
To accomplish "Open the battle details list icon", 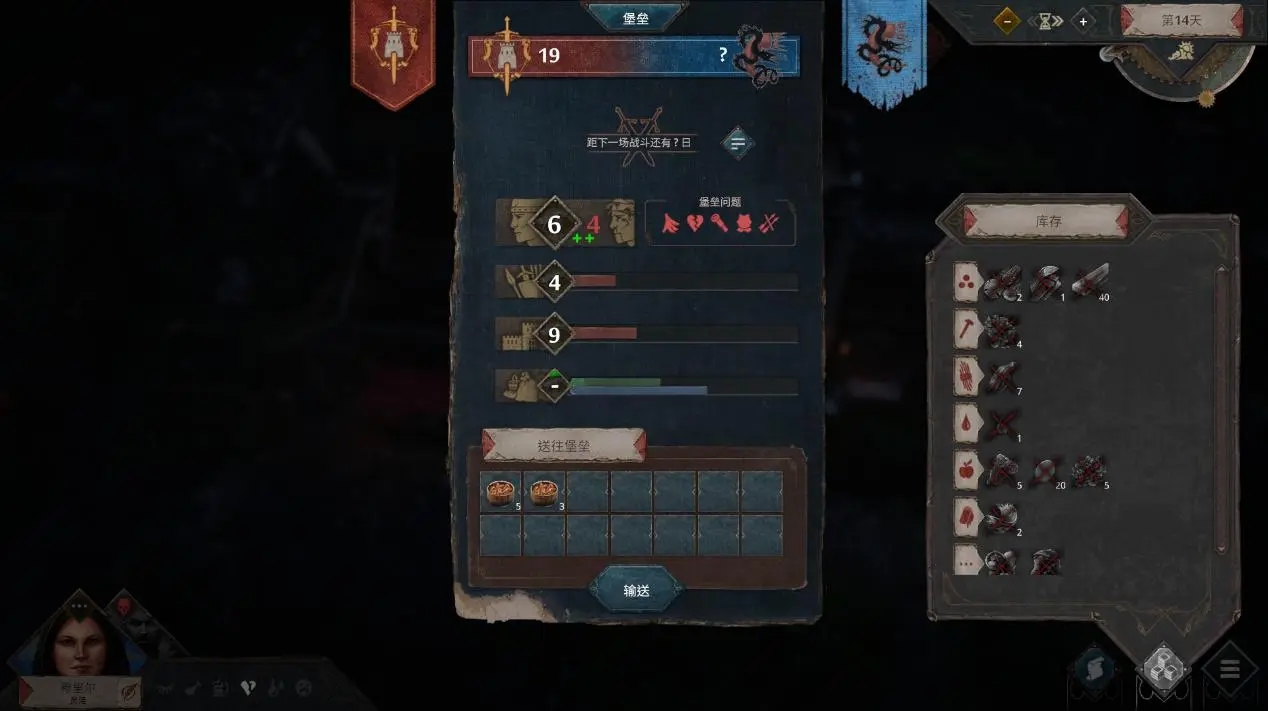I will (x=738, y=143).
